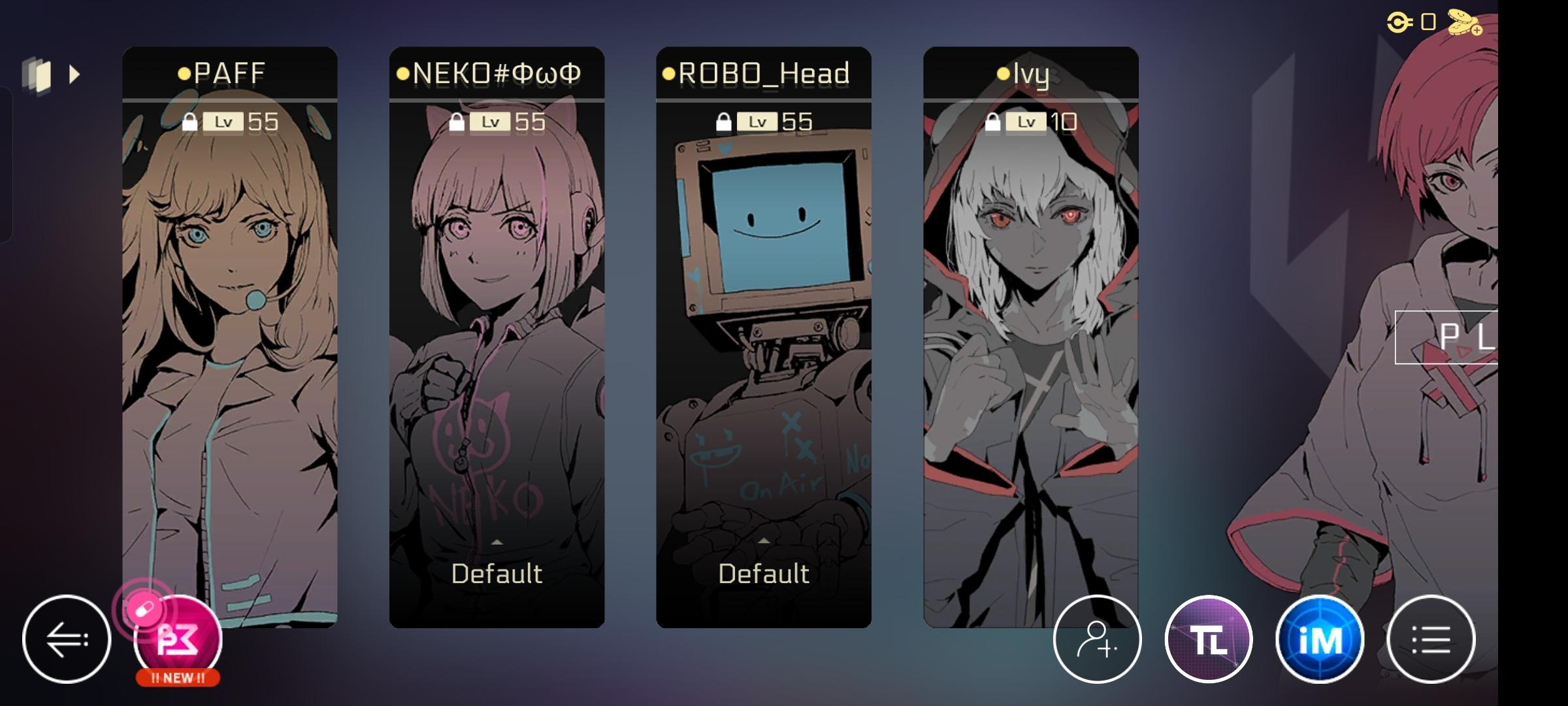Tap the small arrow beside the page stack icon

(74, 75)
